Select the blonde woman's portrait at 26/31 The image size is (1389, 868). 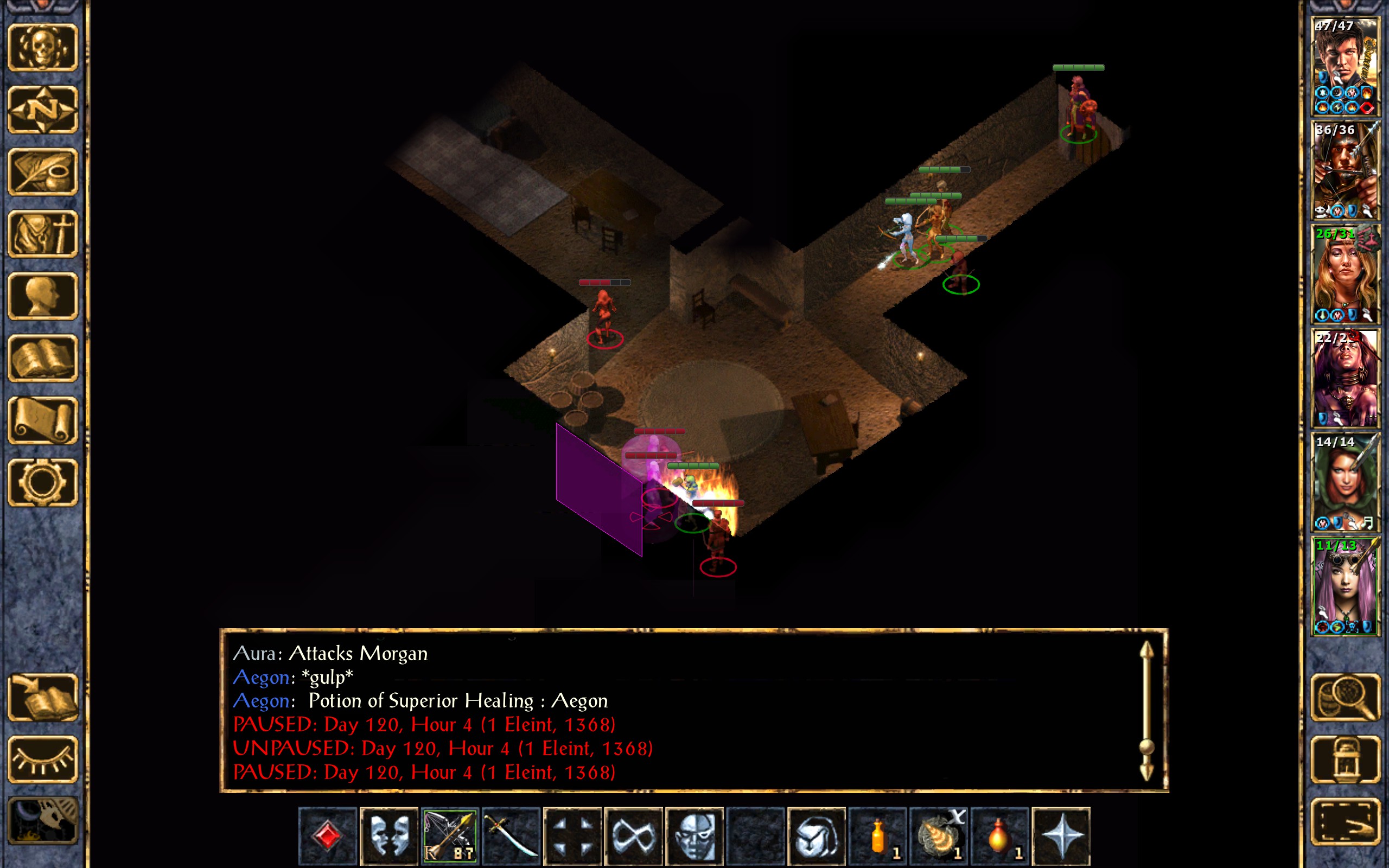[1345, 274]
